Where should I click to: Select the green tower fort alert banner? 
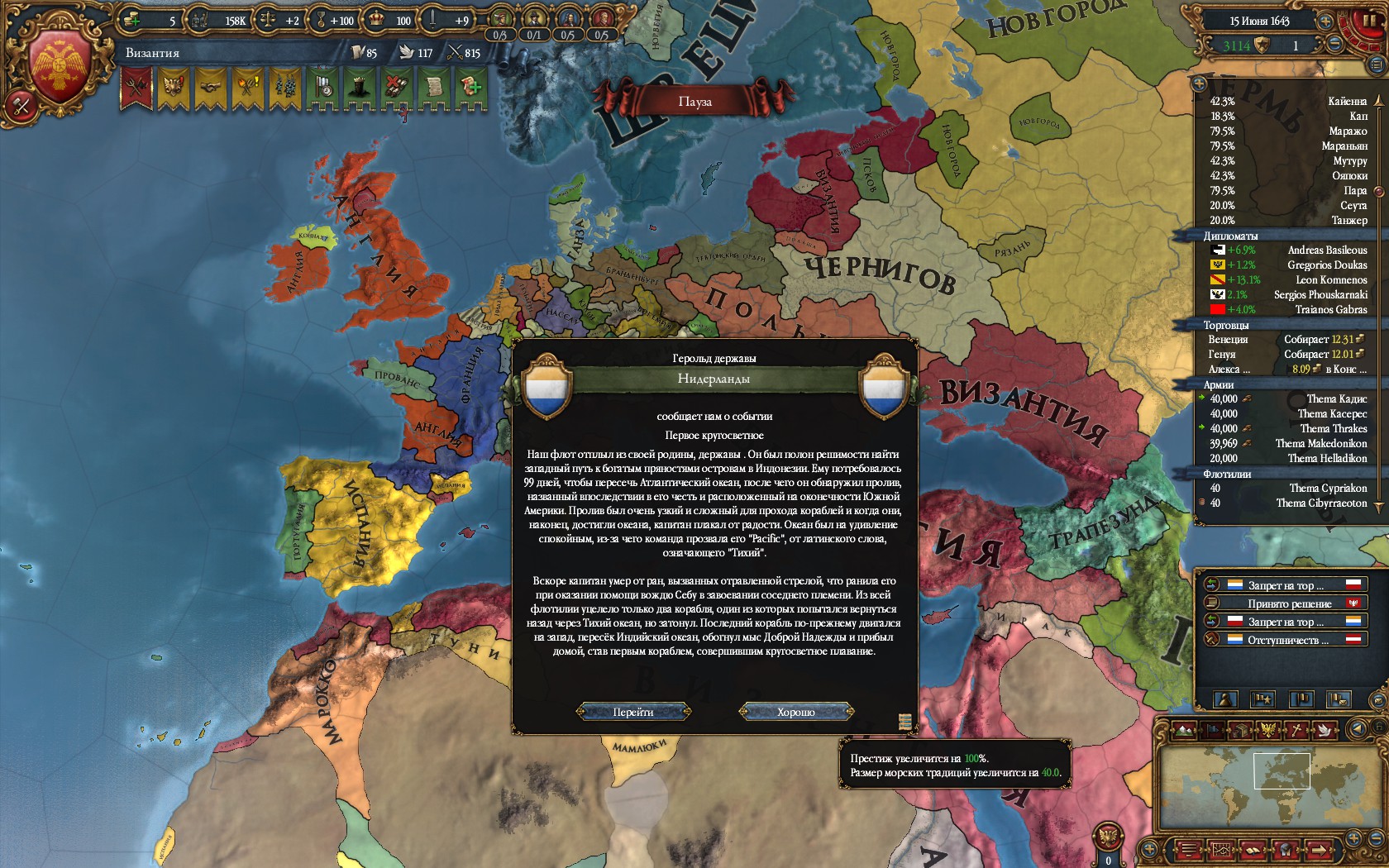pos(359,86)
